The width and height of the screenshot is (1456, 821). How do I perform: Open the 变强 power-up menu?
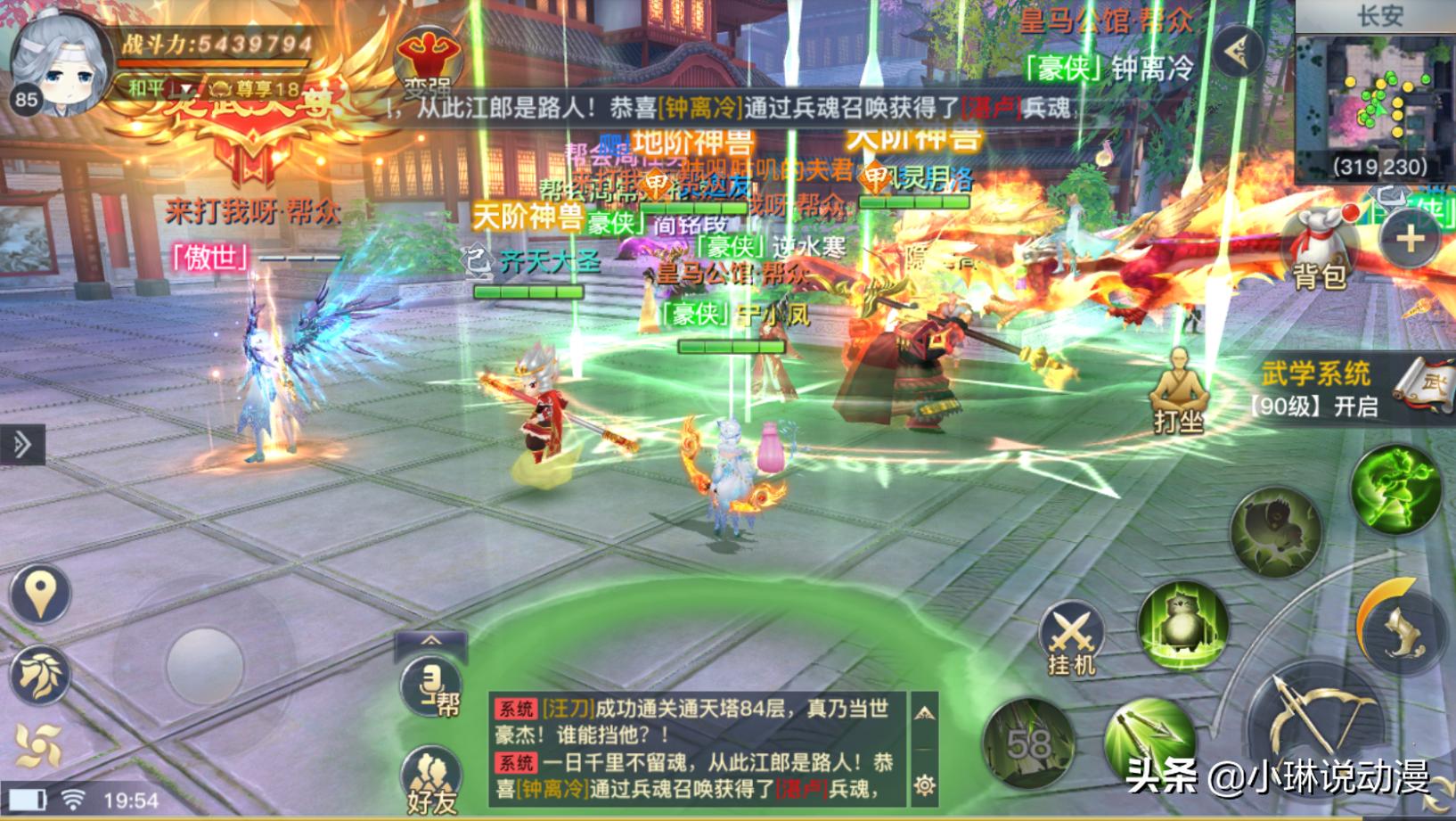point(429,61)
